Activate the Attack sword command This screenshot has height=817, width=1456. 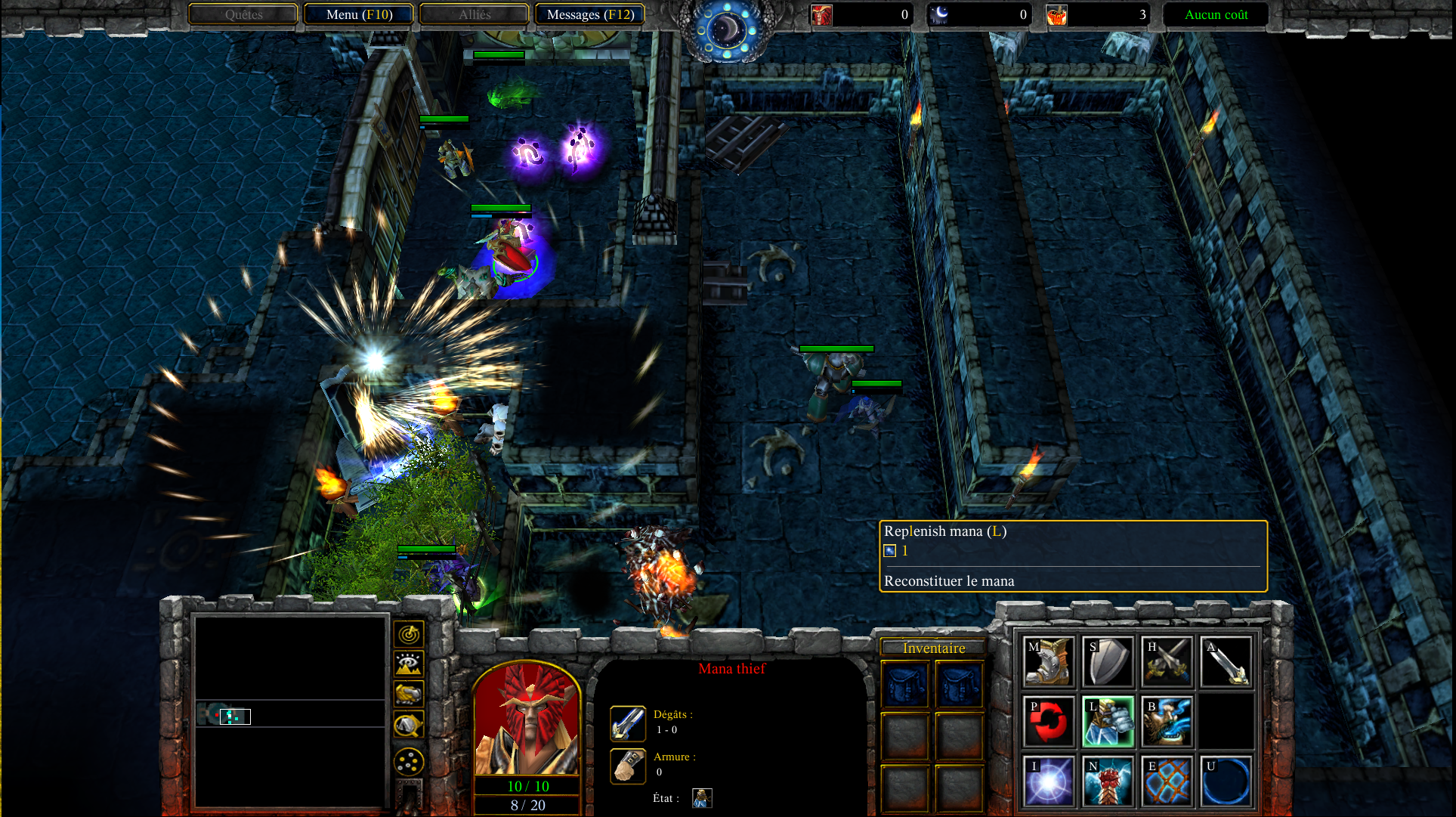[x=1226, y=661]
